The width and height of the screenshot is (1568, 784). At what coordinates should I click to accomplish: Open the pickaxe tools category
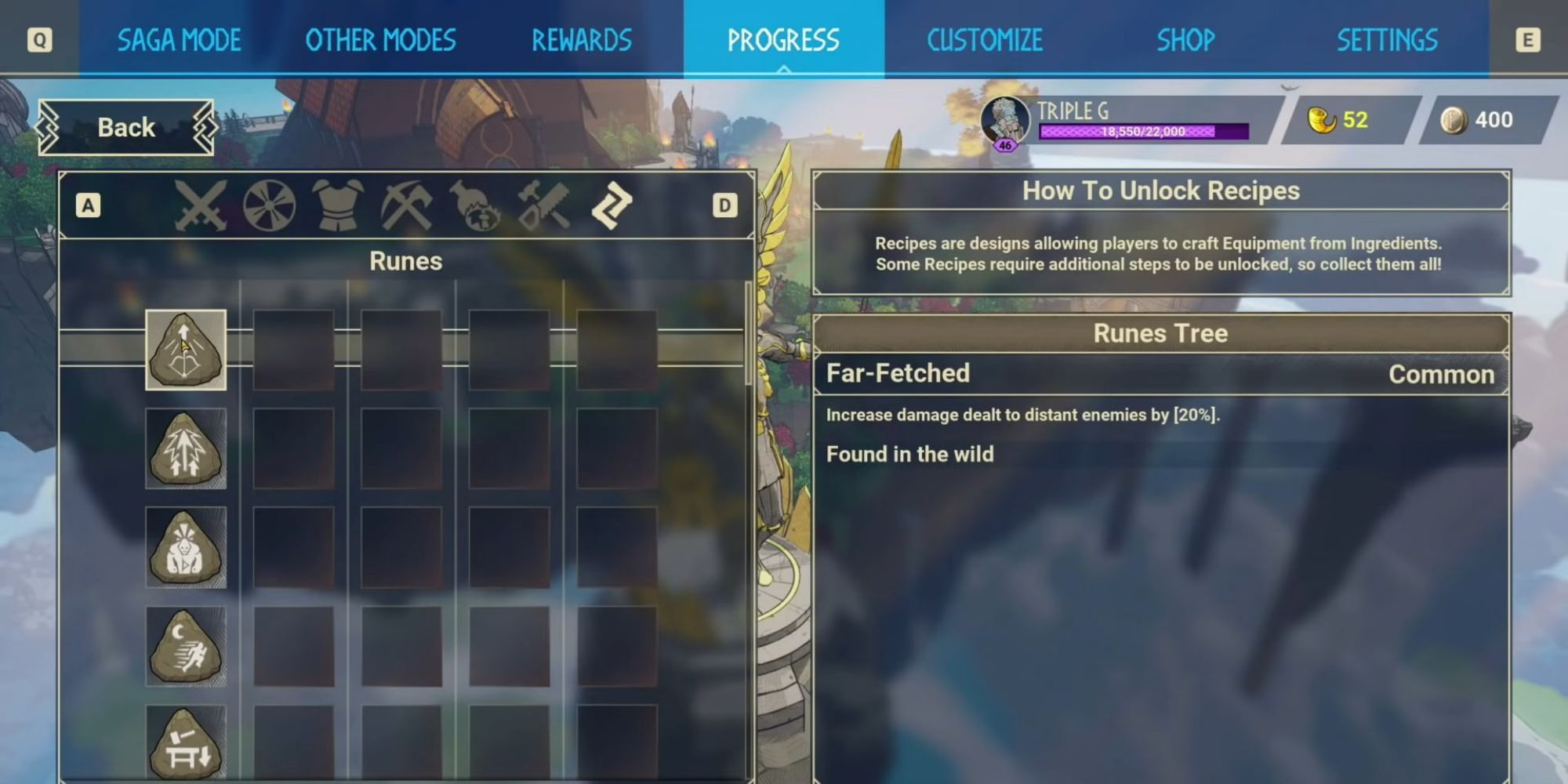pyautogui.click(x=405, y=205)
